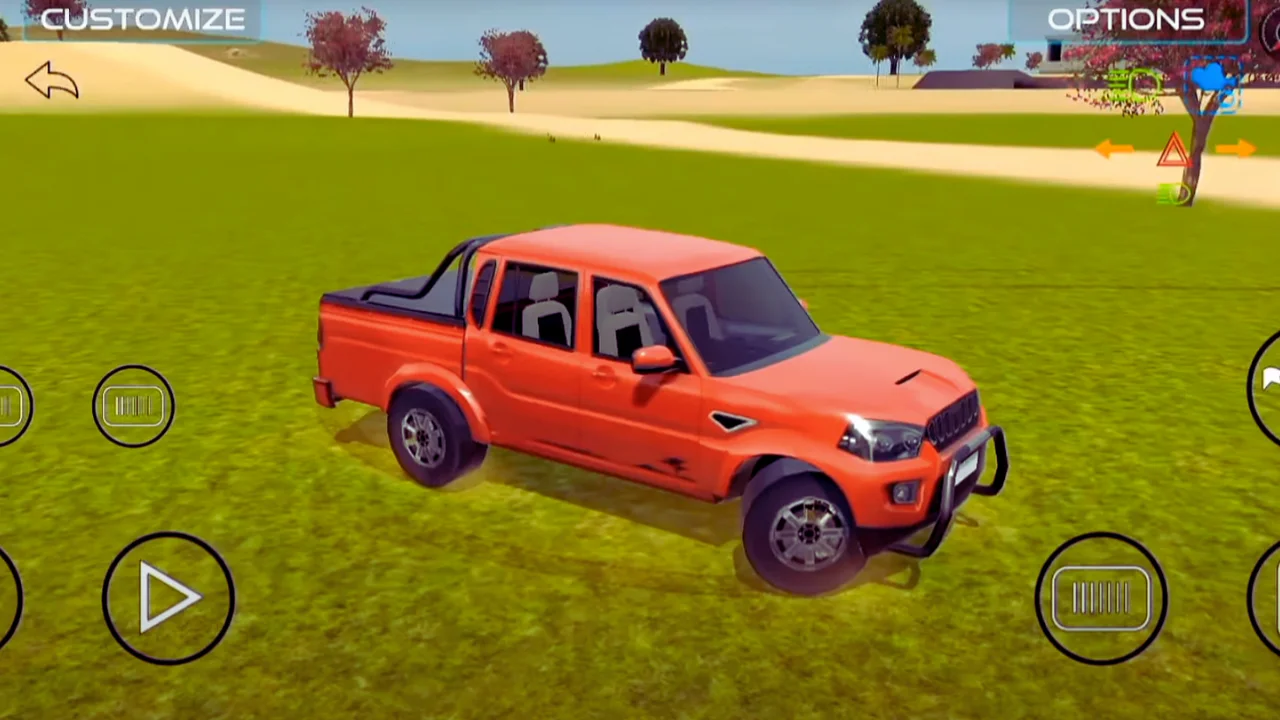Go back using the white return arrow
Image resolution: width=1280 pixels, height=720 pixels.
tap(52, 81)
